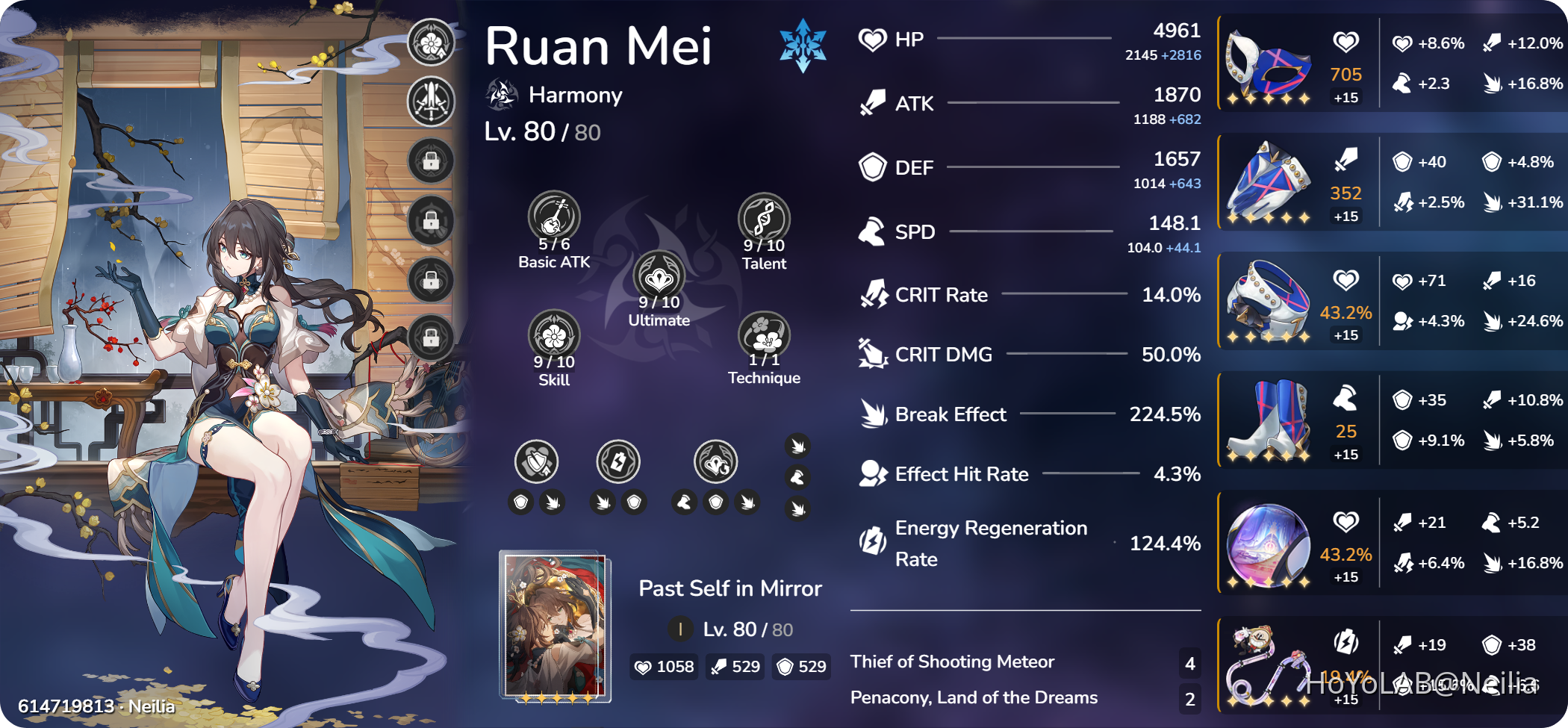
Task: Select the Technique icon showing 1/1
Action: 765,335
